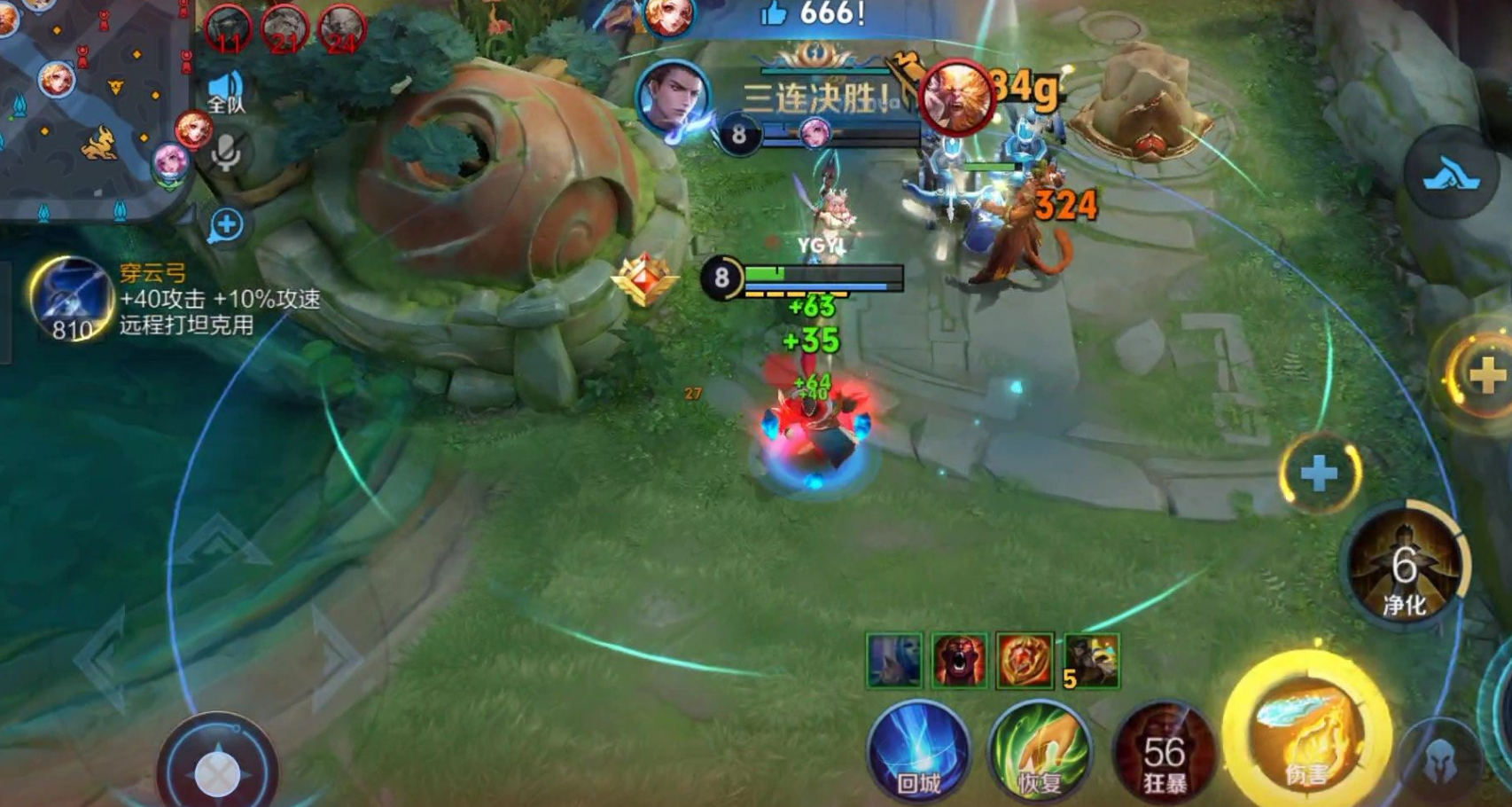The image size is (1512, 807).
Task: Select the roaring red face equipment slot
Action: (959, 661)
